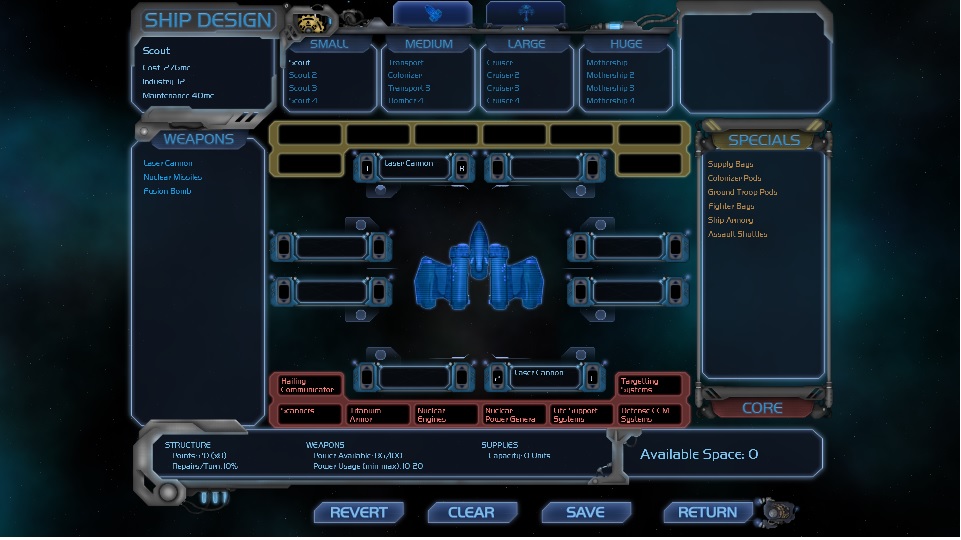The width and height of the screenshot is (961, 540).
Task: Select the Titanium Armor core slot
Action: tap(378, 414)
